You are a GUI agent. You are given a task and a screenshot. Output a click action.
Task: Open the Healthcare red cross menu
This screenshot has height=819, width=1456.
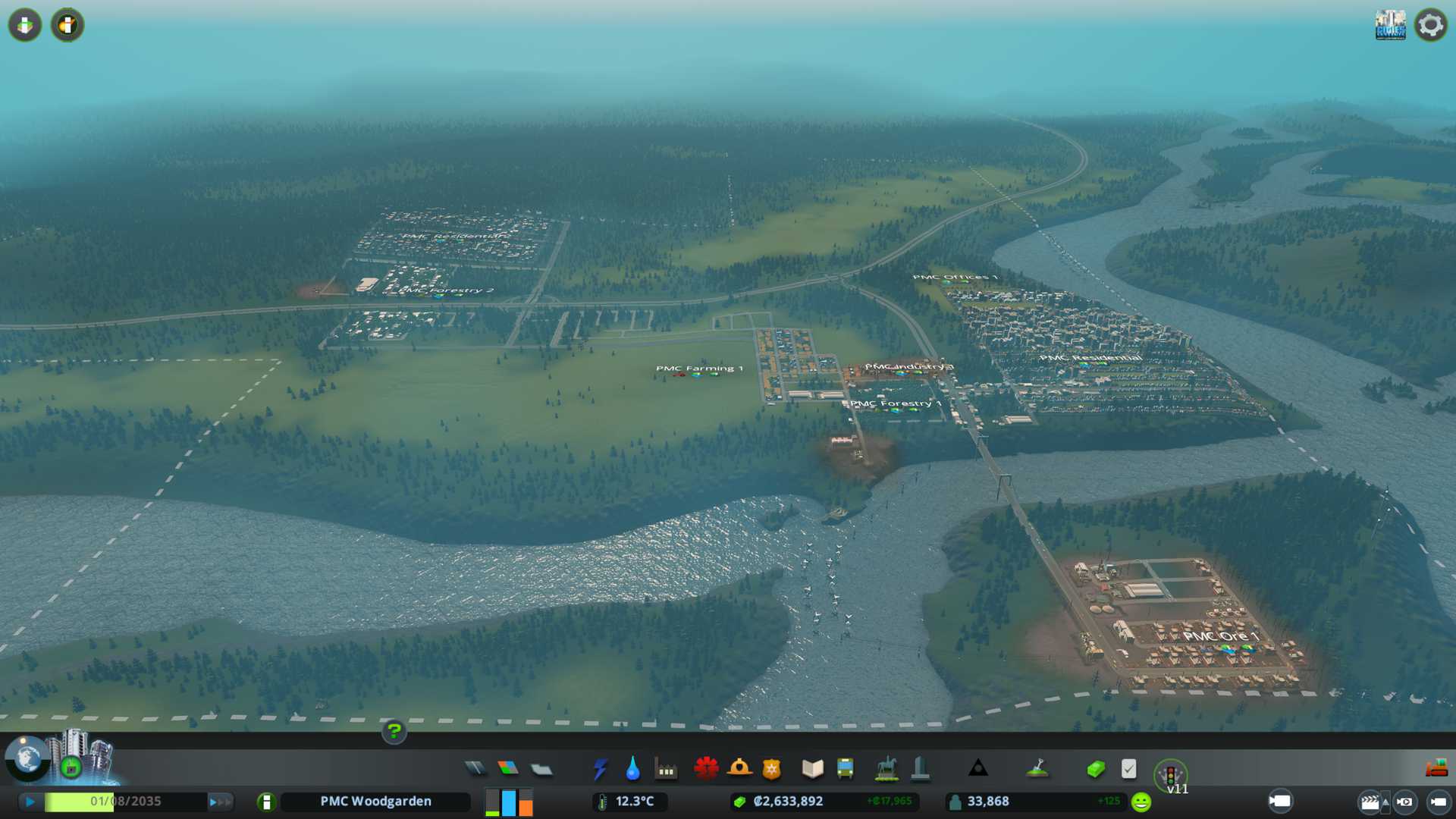706,769
